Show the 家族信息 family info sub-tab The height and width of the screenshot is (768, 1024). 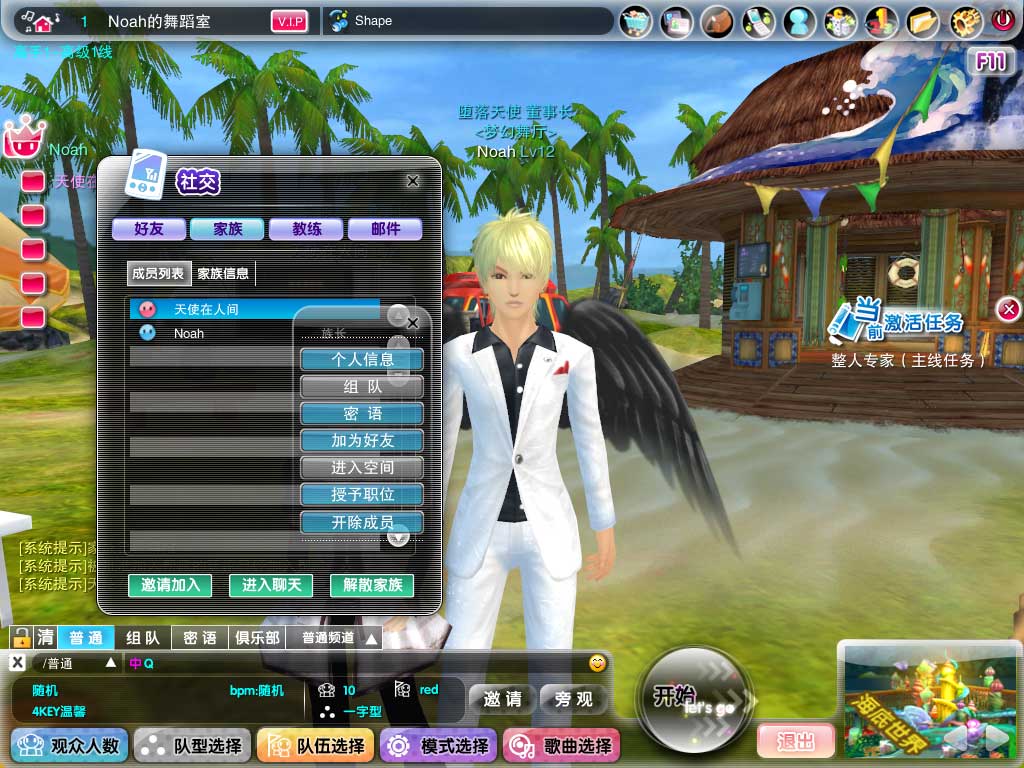pyautogui.click(x=223, y=273)
